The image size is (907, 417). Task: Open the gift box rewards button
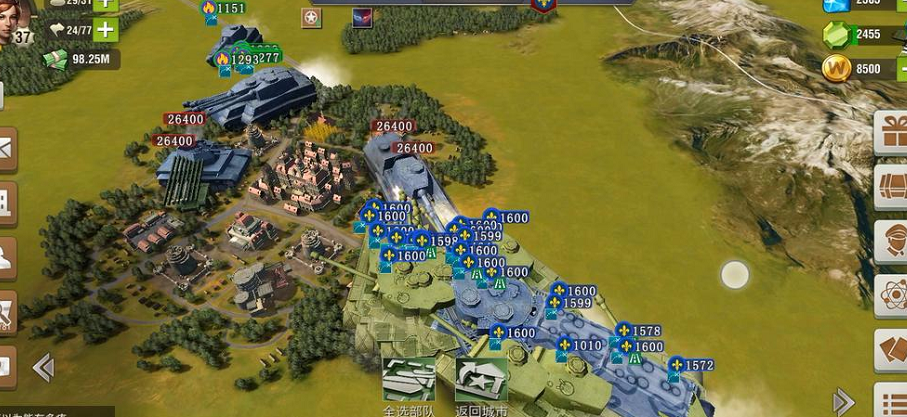tap(890, 133)
